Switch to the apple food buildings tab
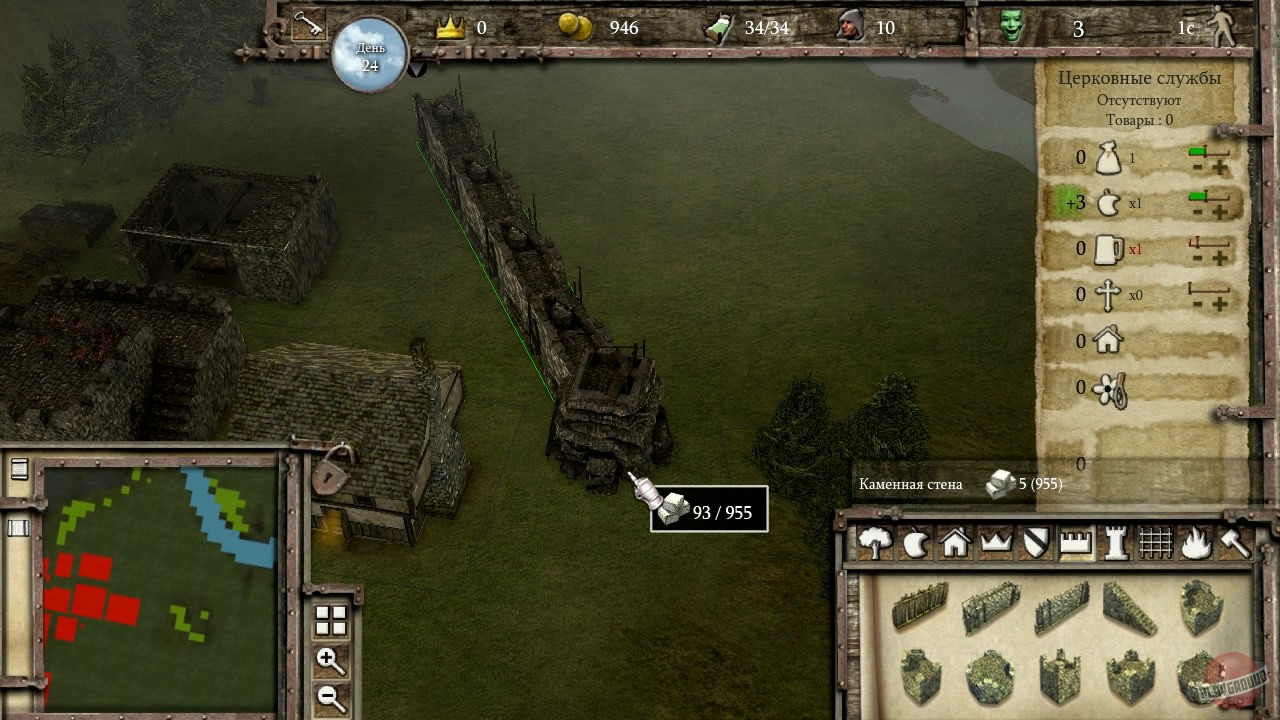This screenshot has height=720, width=1280. 915,543
